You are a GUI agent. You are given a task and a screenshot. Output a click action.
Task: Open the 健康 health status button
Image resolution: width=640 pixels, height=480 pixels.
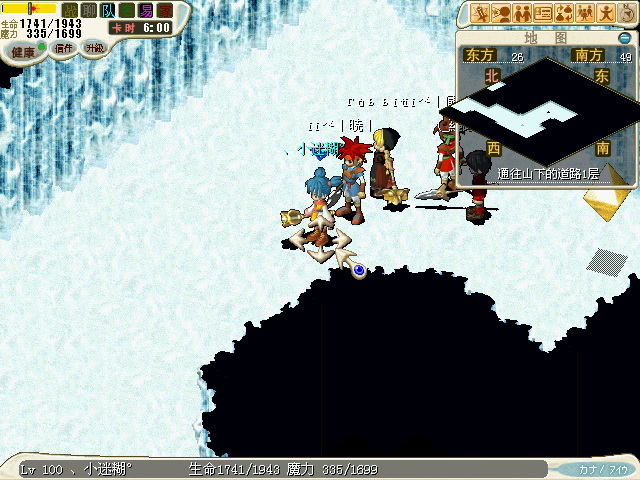[x=22, y=50]
